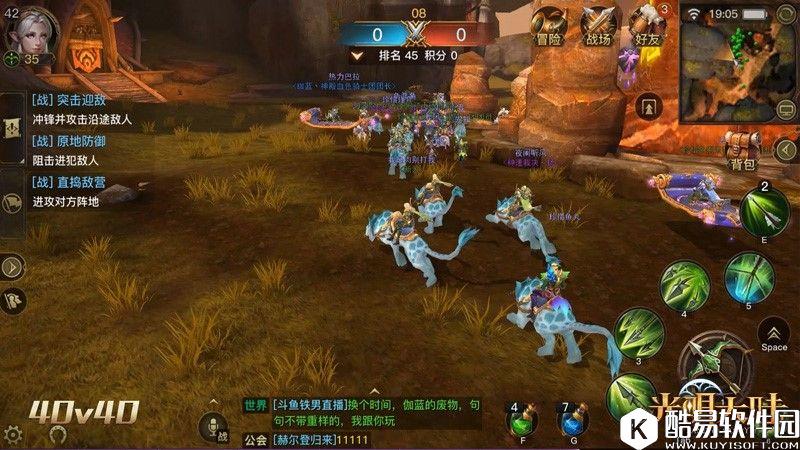Use the bow basic attack button
Screen dimensions: 800x450
coord(712,364)
